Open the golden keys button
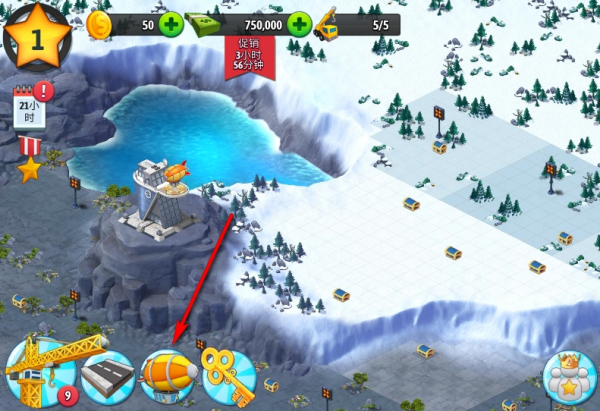This screenshot has width=600, height=411. (x=228, y=376)
